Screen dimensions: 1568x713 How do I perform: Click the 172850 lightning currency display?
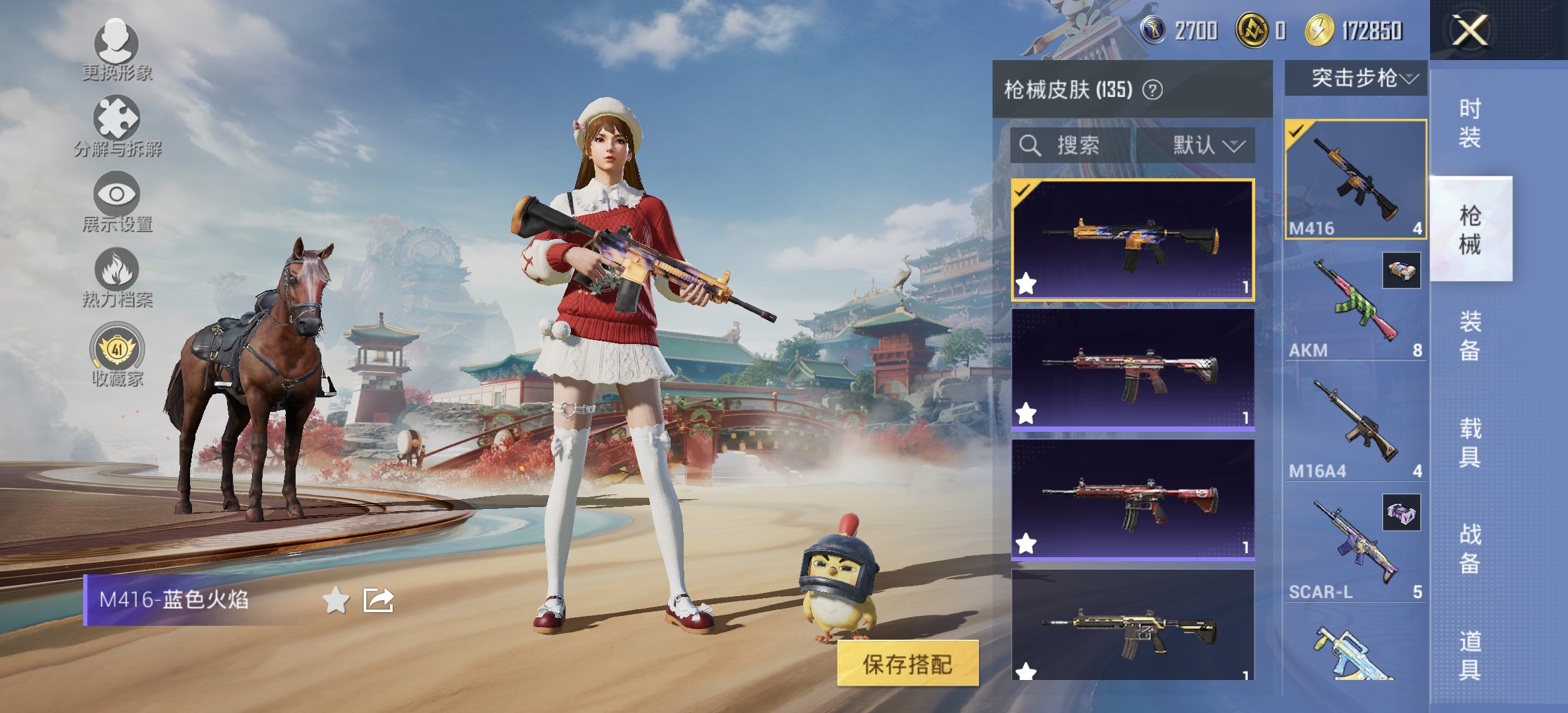[x=1346, y=30]
